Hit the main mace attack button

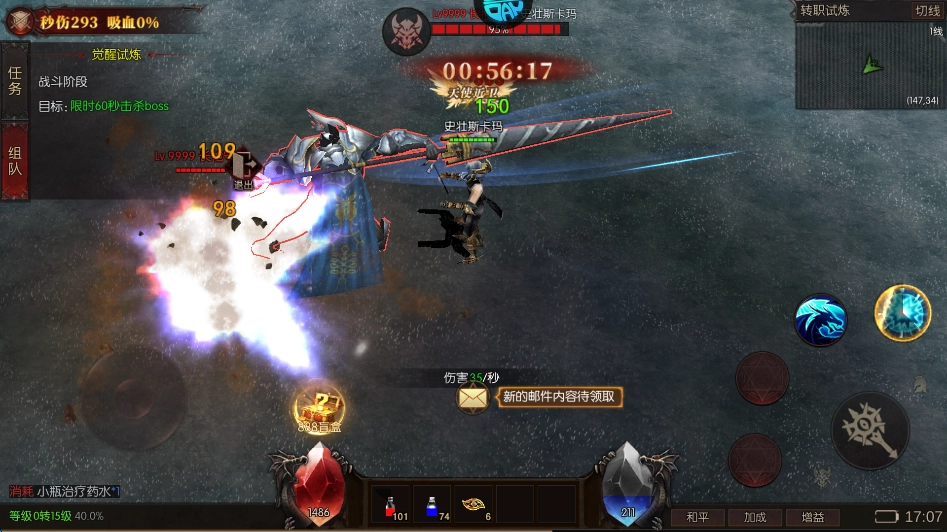[x=870, y=430]
